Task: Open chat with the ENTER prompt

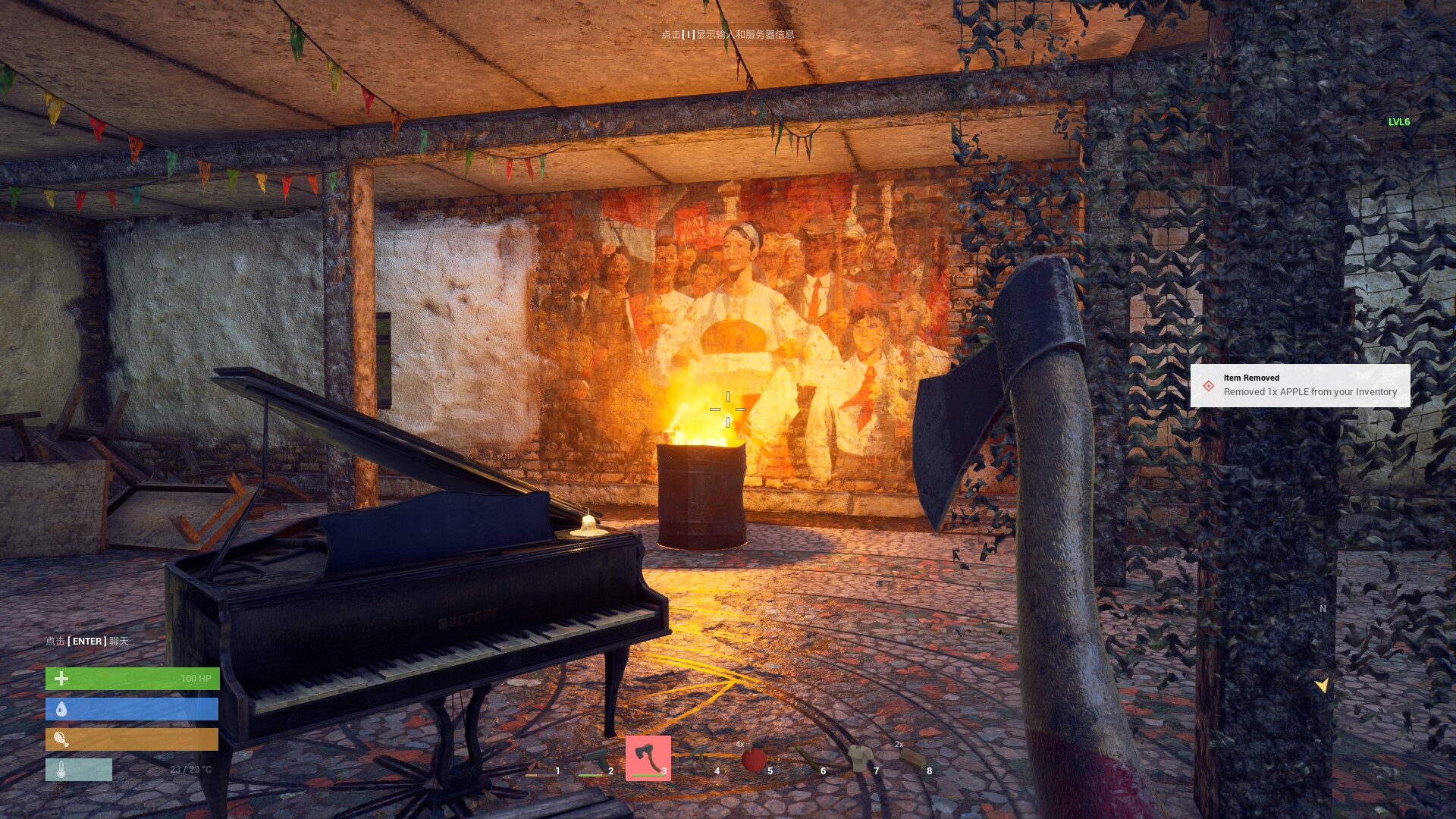Action: (x=86, y=641)
